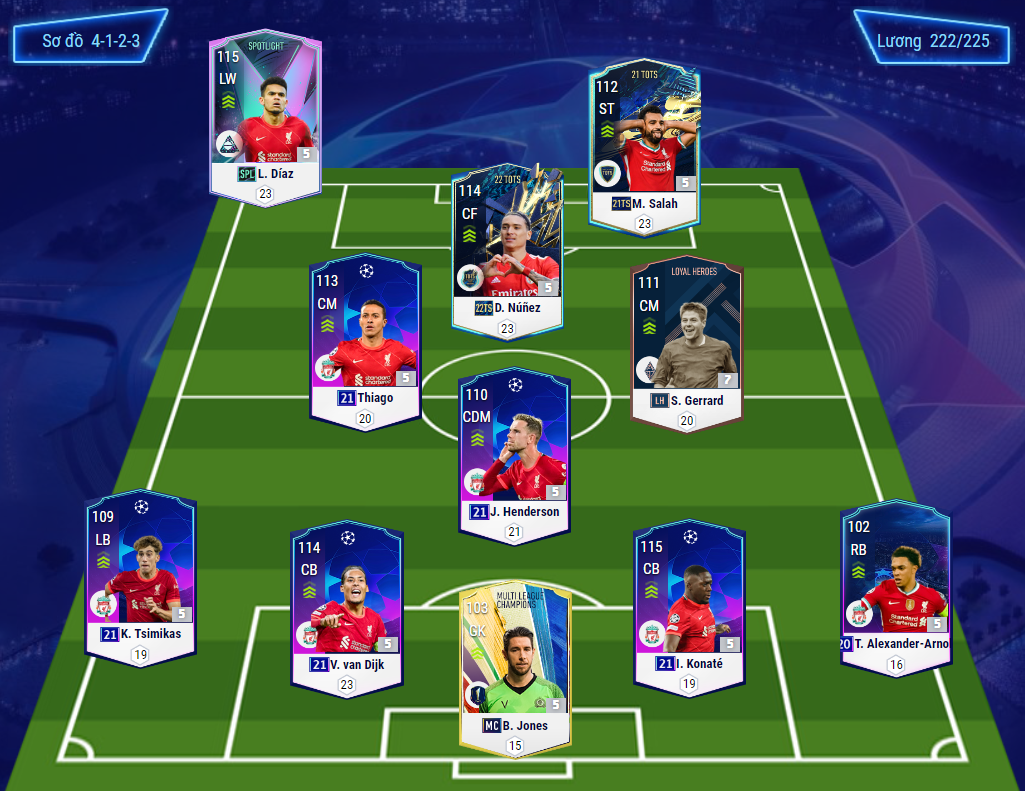The image size is (1025, 791).
Task: Click the S. Gerrard Loyal Heroes card
Action: tap(687, 340)
